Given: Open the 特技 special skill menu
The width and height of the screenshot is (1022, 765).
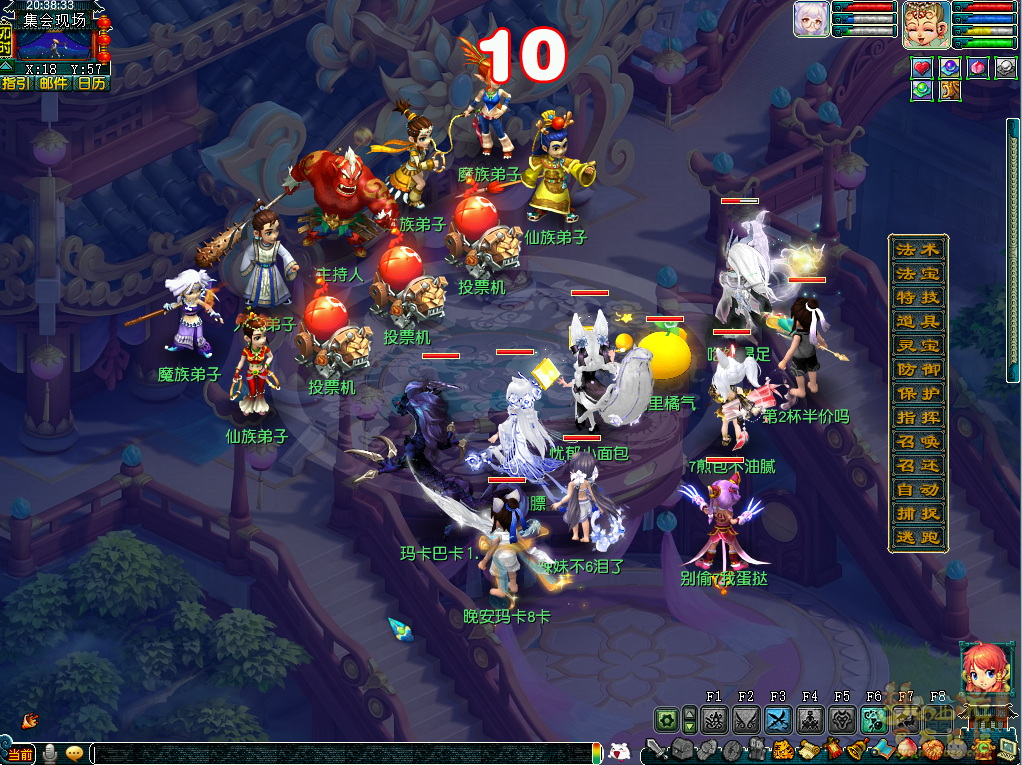Looking at the screenshot, I should point(918,298).
